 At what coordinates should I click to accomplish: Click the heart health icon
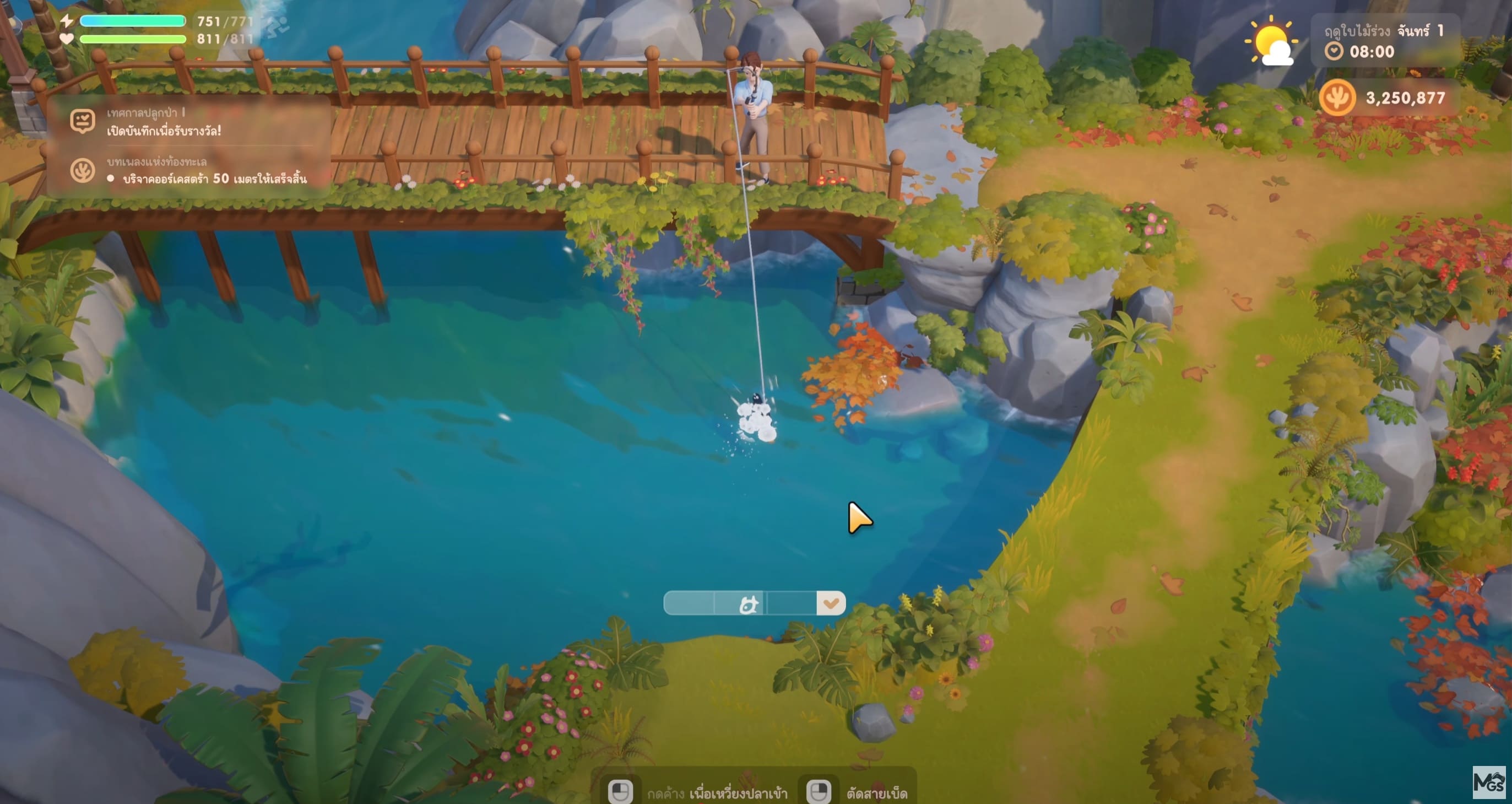coord(66,39)
